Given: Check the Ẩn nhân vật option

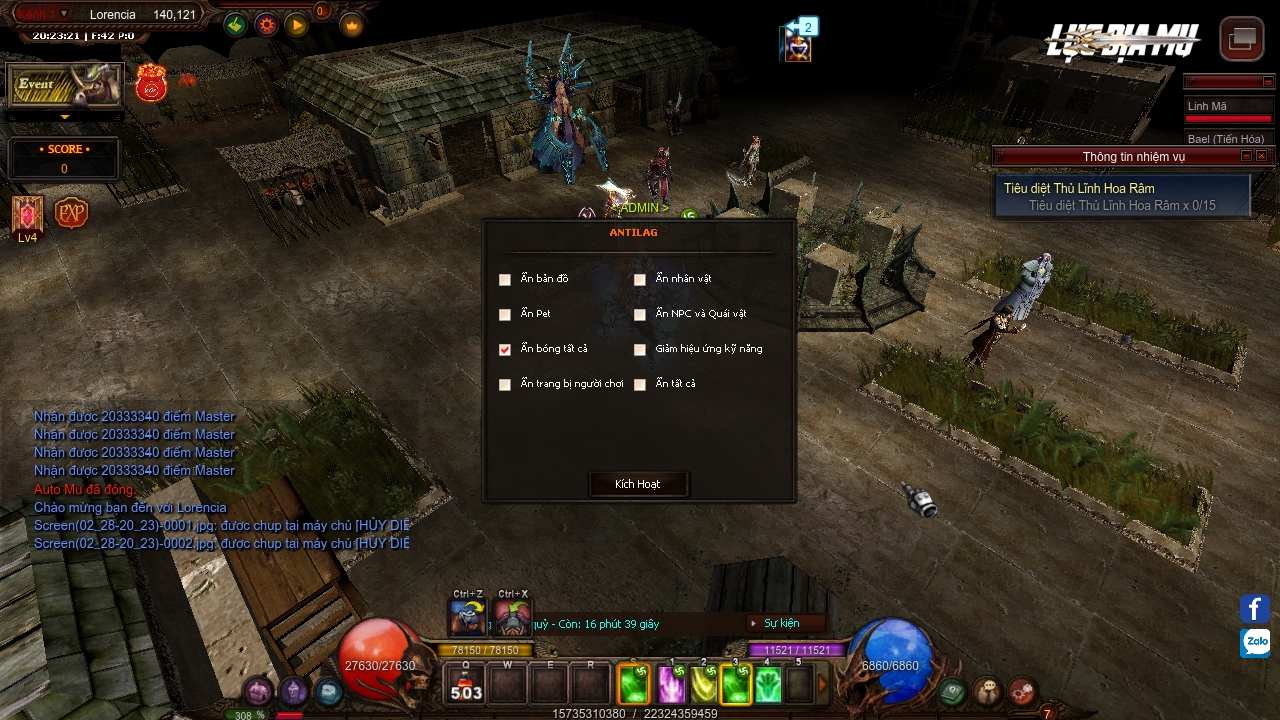Looking at the screenshot, I should [x=640, y=280].
